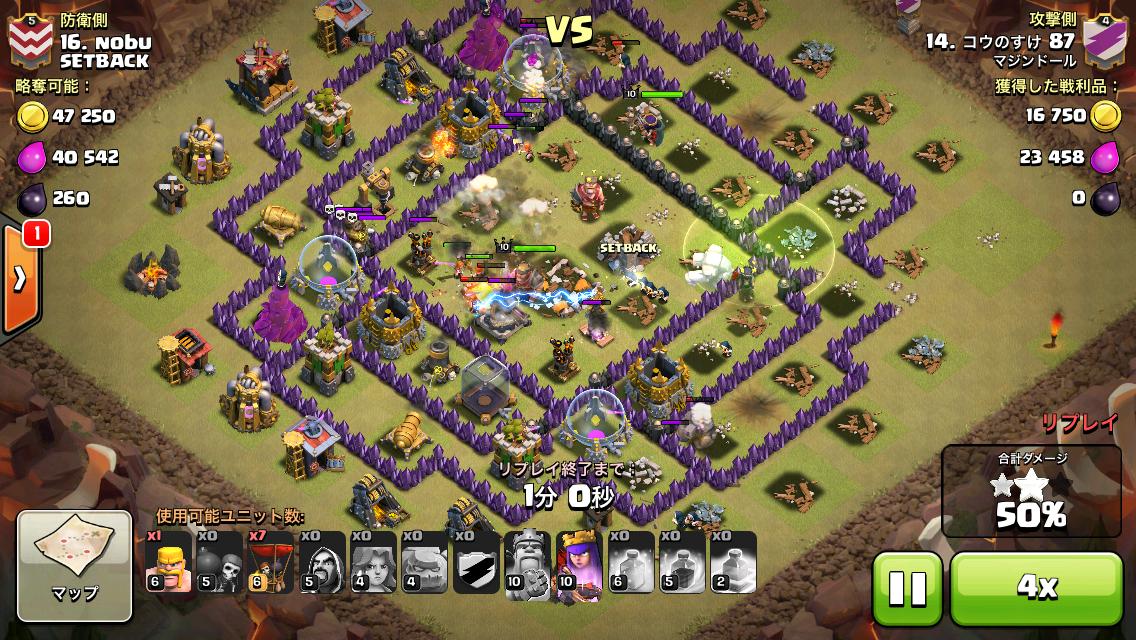Screen dimensions: 1136x640
Task: Select the Wizard troop slot
Action: (322, 563)
